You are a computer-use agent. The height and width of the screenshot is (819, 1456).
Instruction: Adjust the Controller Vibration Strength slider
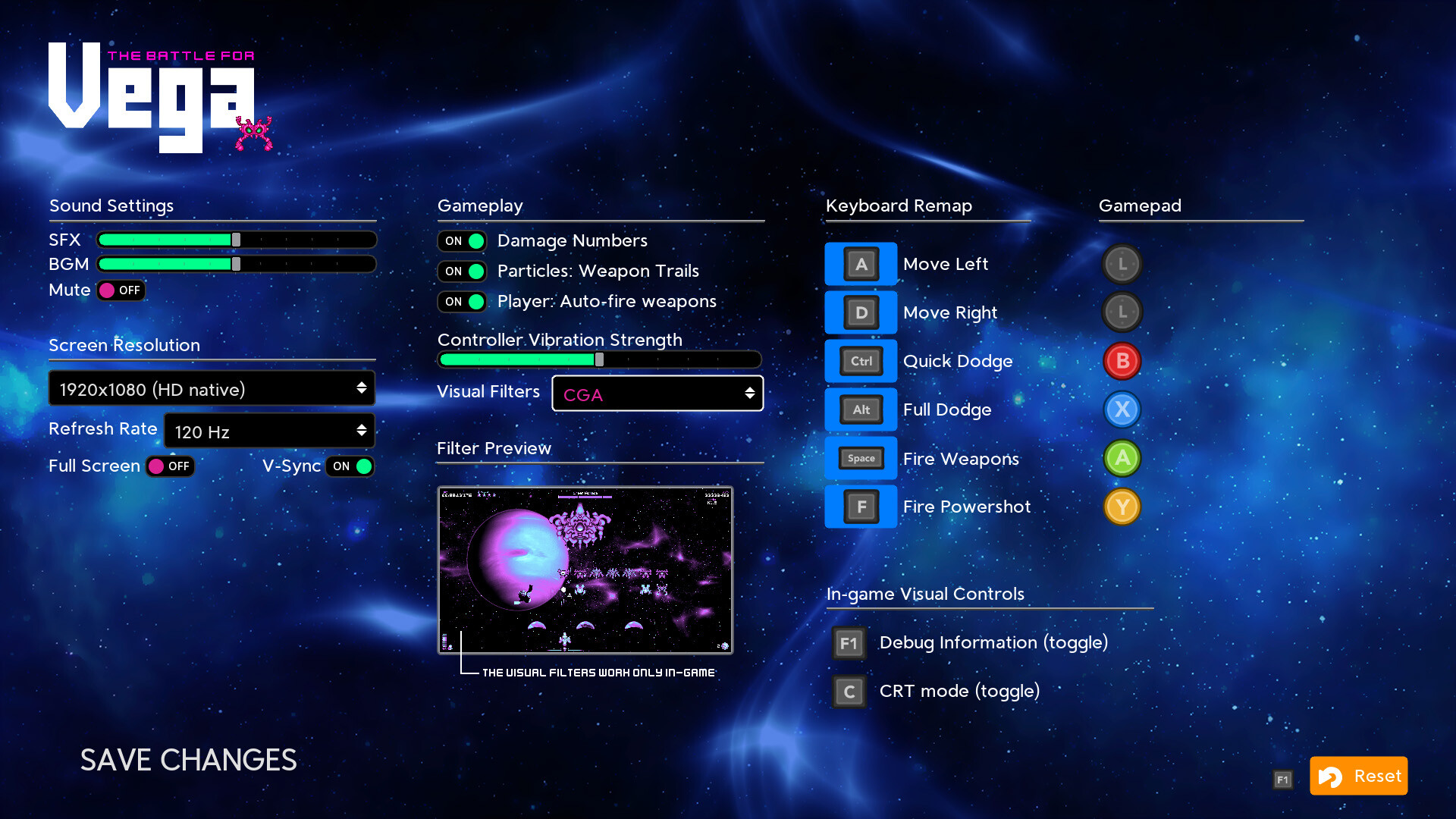(598, 359)
